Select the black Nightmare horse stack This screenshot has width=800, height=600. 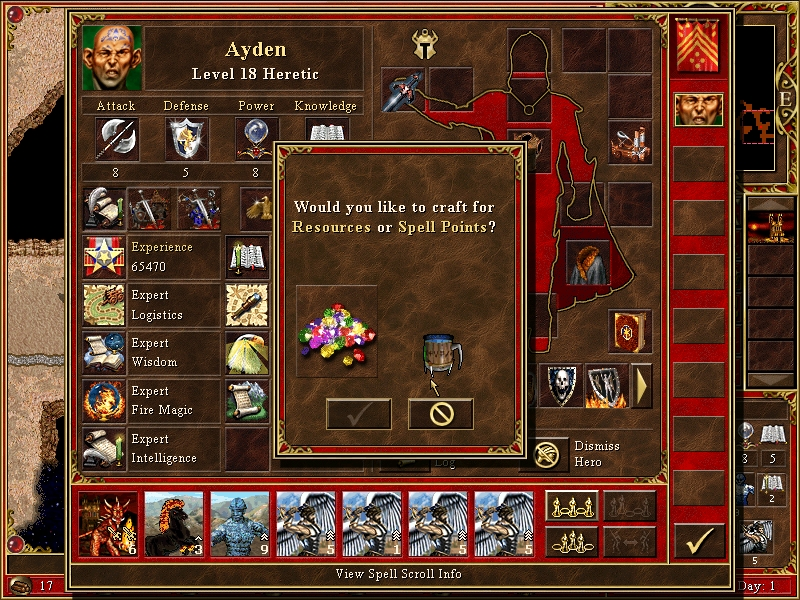click(174, 524)
